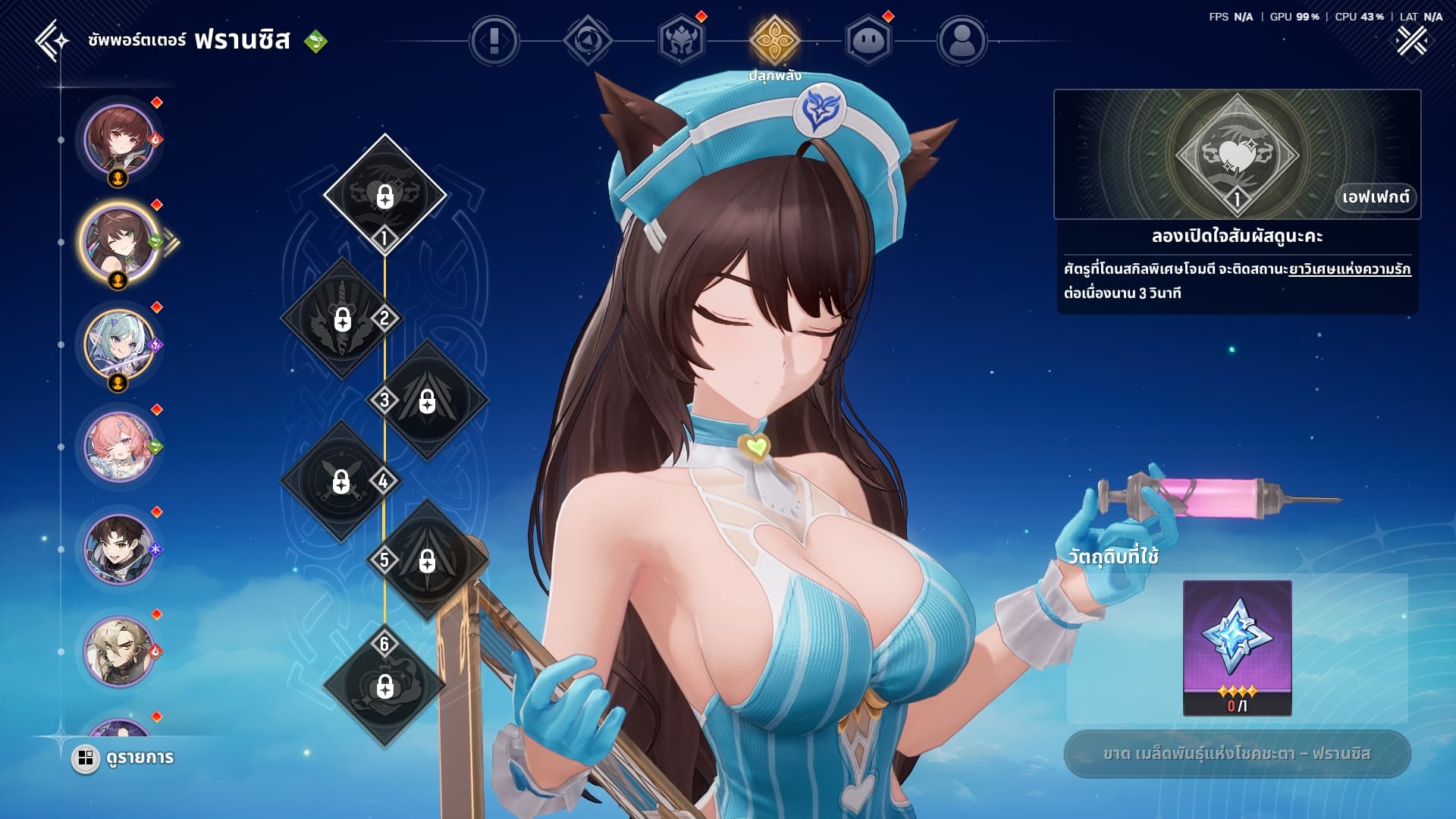Pick locked awakening node 5

[428, 560]
